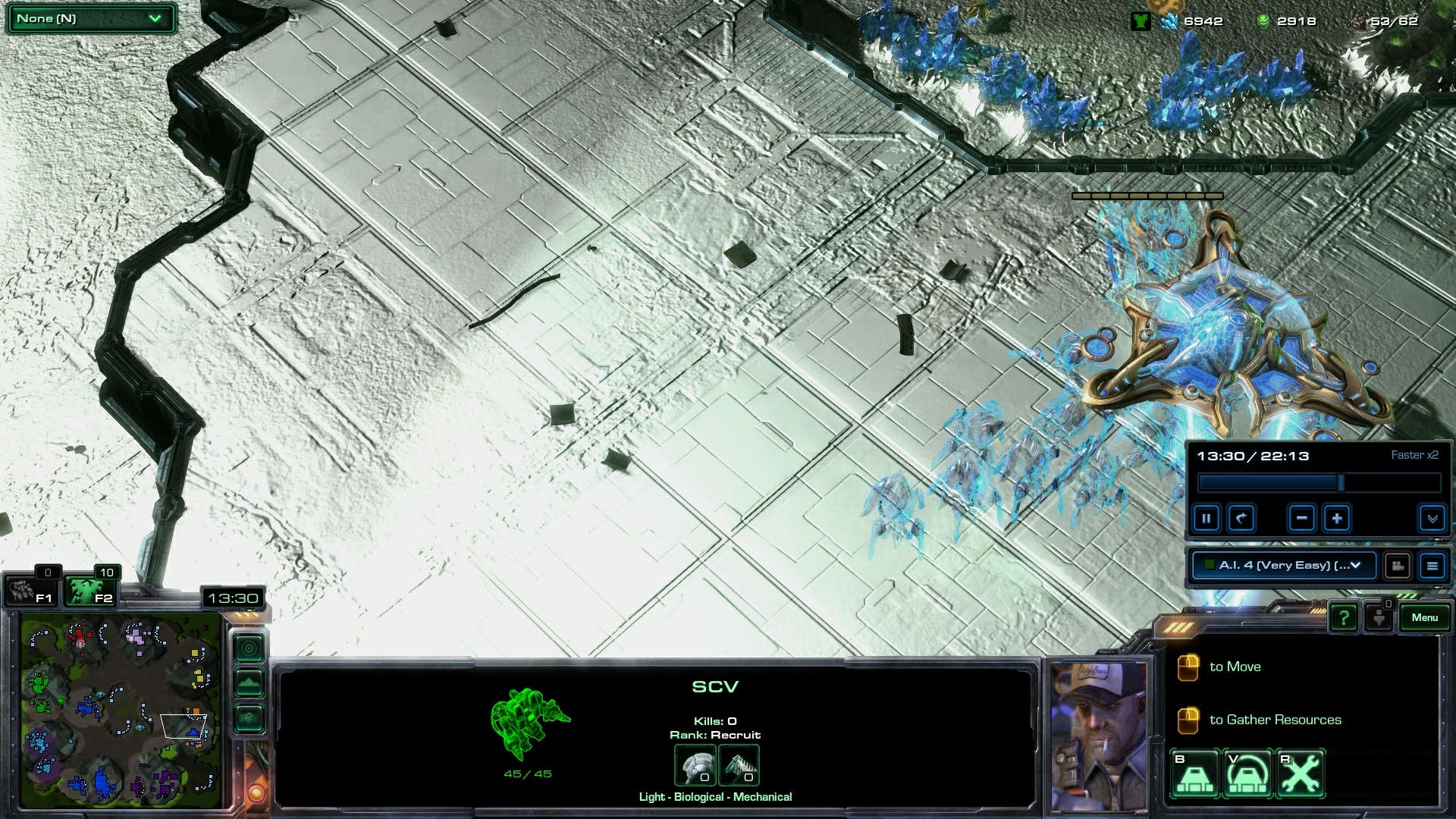The image size is (1456, 819).
Task: Pause the replay playback
Action: (x=1206, y=519)
